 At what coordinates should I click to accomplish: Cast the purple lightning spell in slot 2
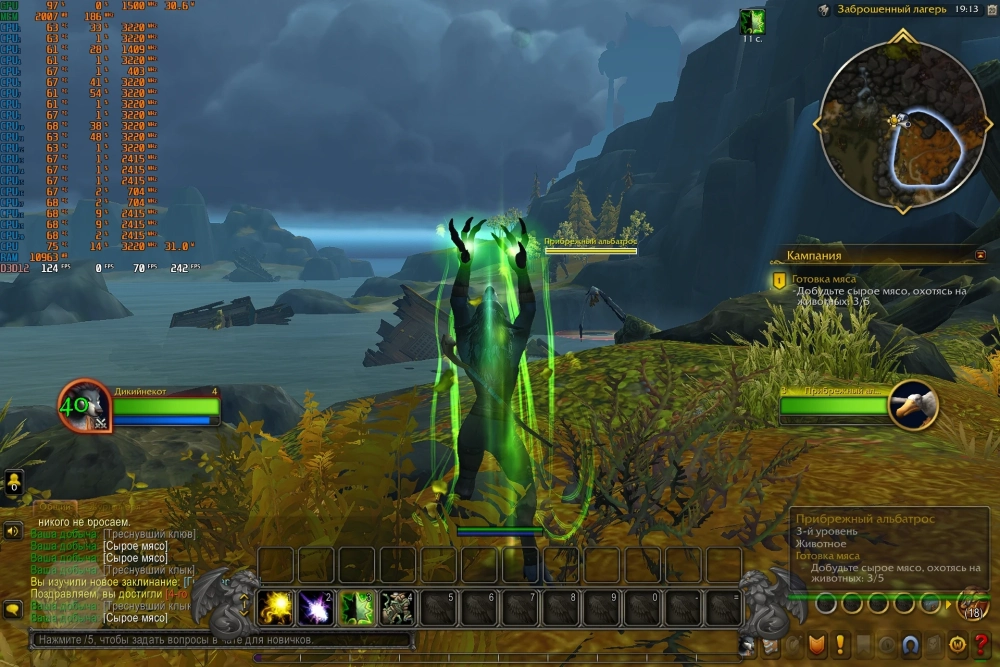pos(317,607)
